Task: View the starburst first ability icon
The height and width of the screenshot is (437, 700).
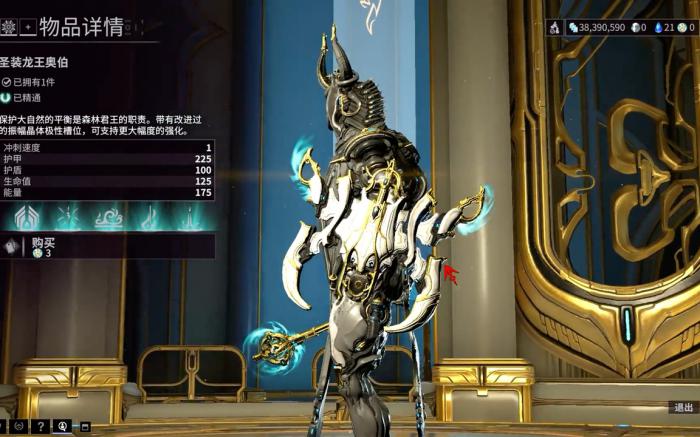Action: [x=68, y=216]
